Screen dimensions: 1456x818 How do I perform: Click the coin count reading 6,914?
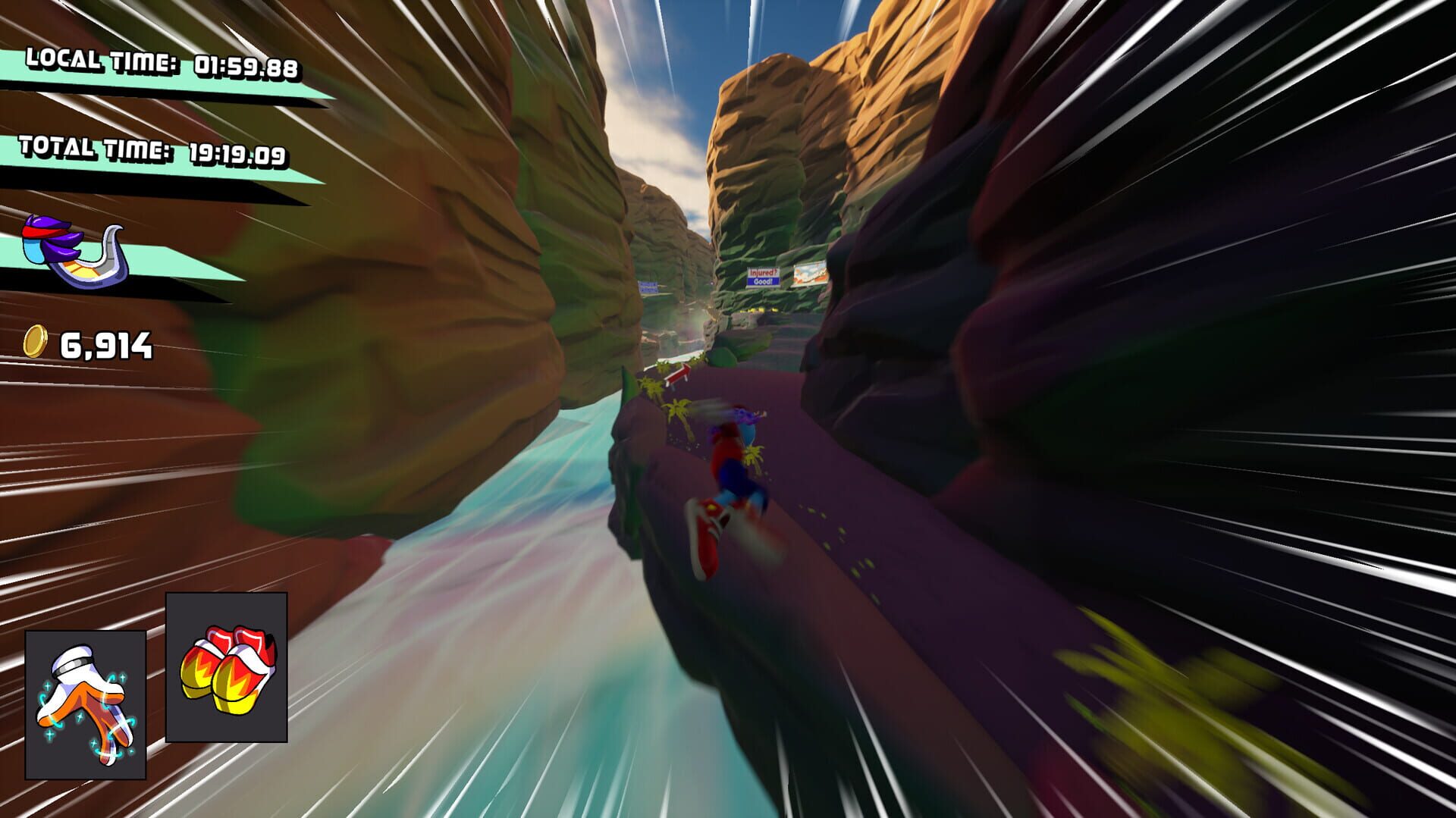pos(106,345)
